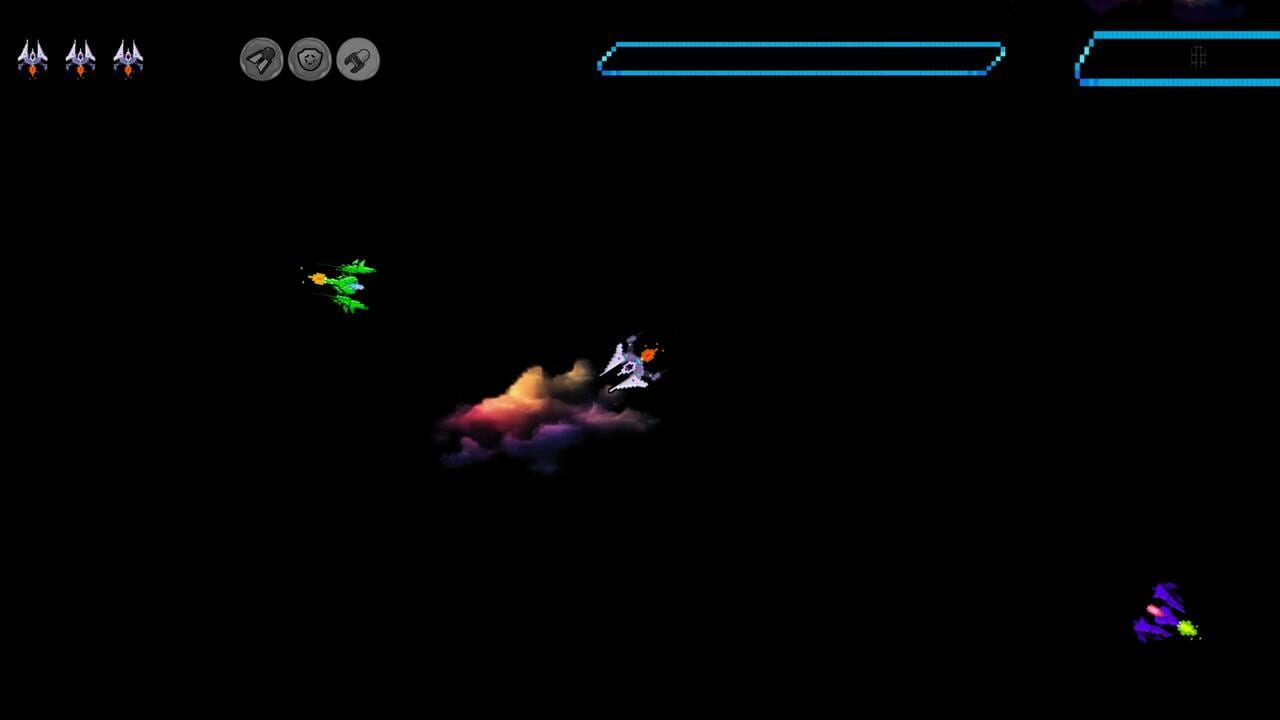Click the rocket booster icon in the HUD

click(260, 59)
